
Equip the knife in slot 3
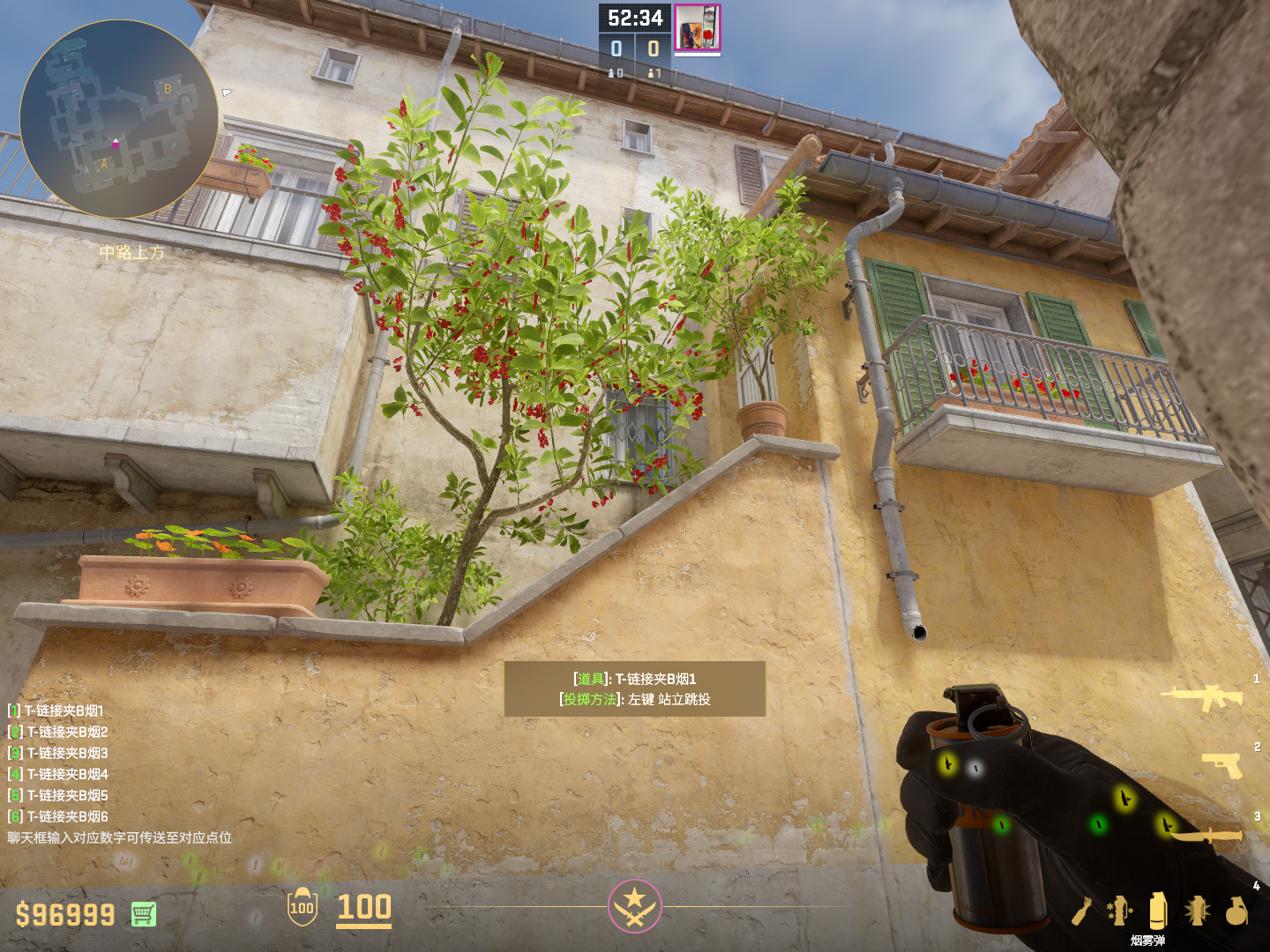click(x=1208, y=834)
